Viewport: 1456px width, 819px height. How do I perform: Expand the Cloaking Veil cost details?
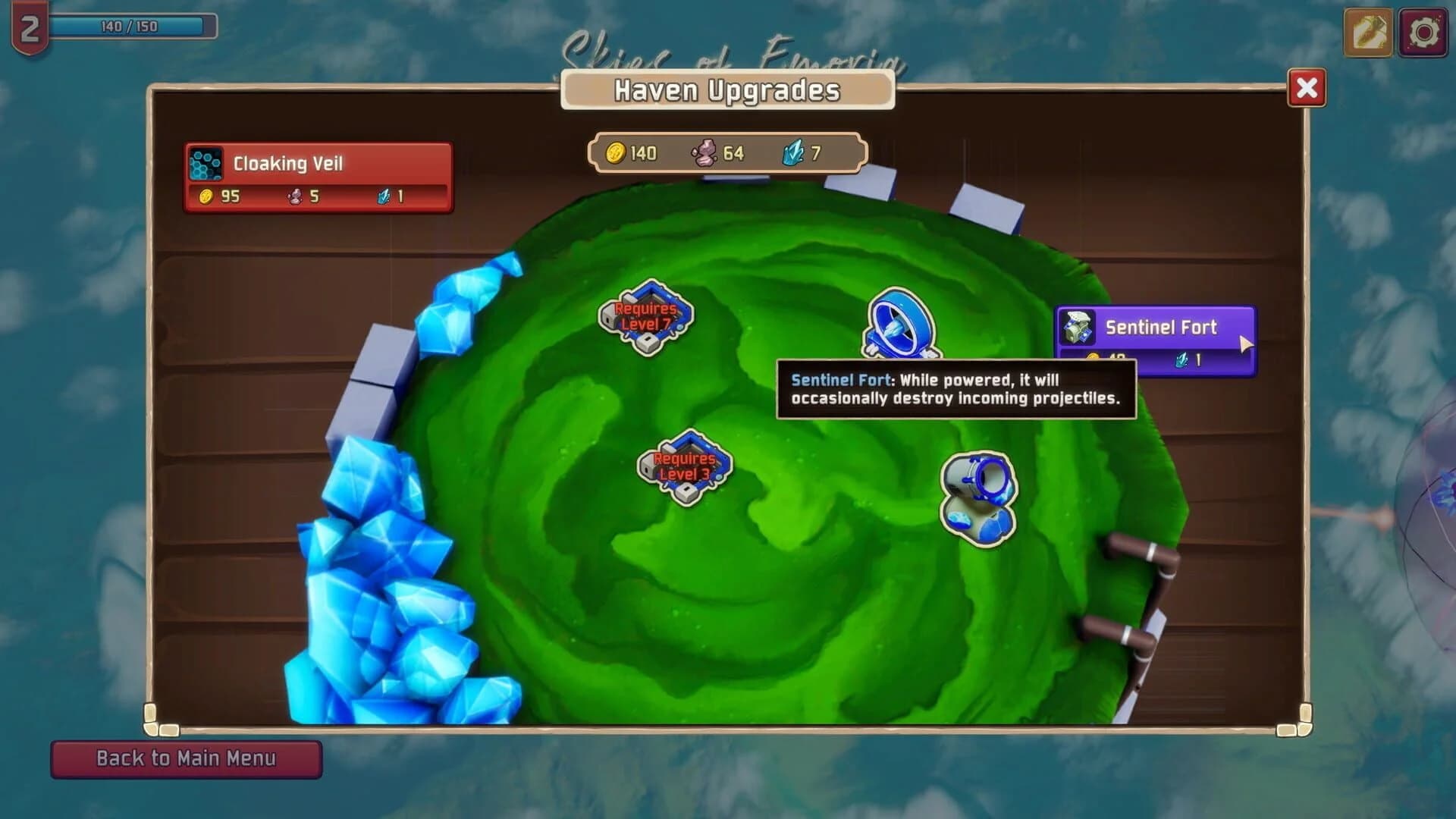tap(317, 198)
